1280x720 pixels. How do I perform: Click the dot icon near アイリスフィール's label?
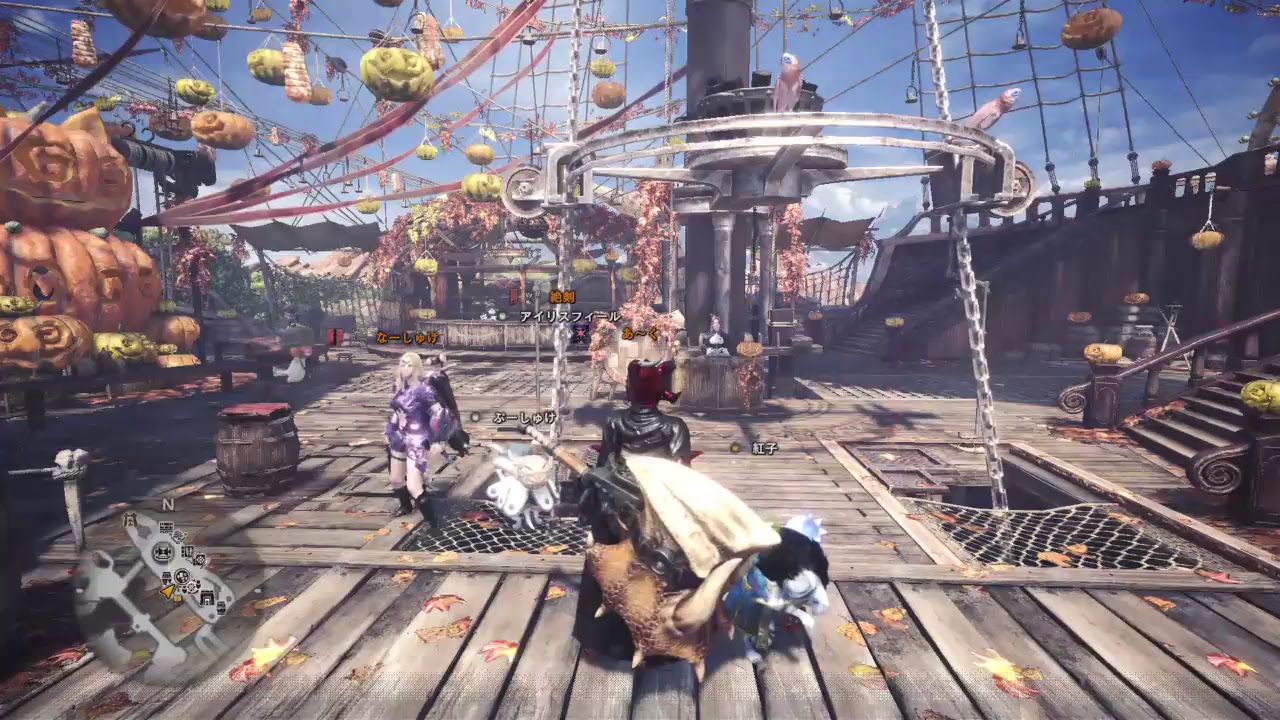(x=501, y=315)
